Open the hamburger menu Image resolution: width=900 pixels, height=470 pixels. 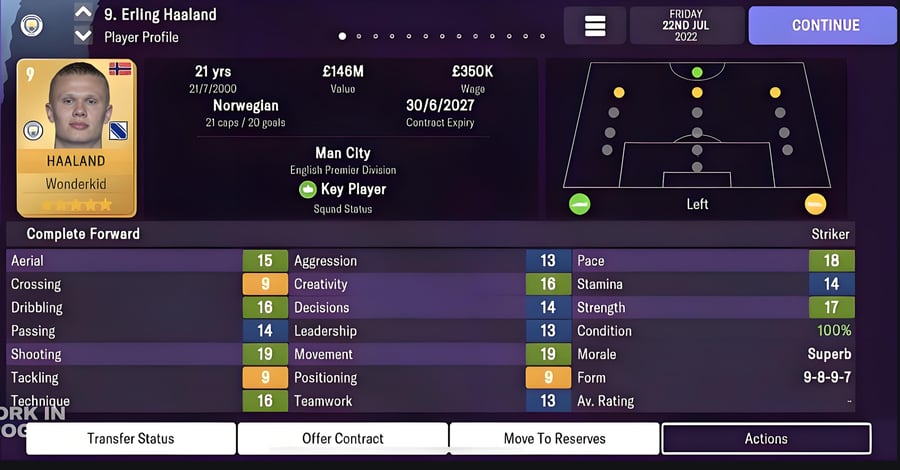(595, 26)
